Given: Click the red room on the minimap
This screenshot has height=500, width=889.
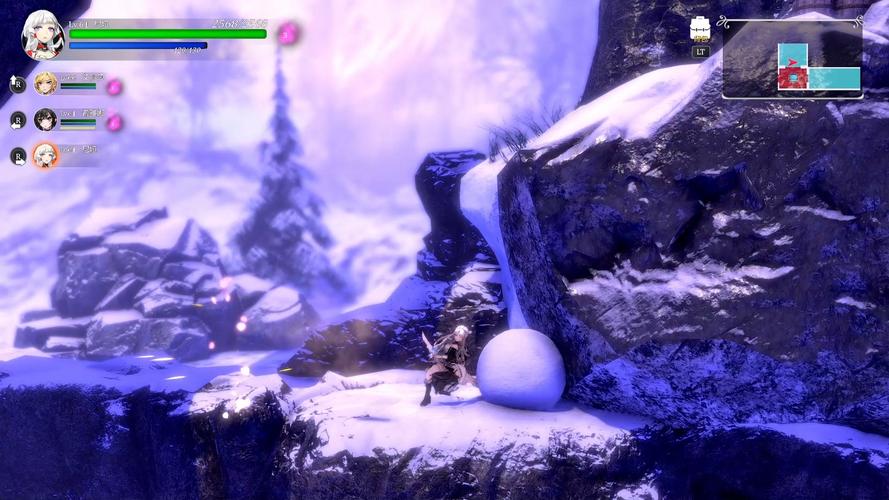Looking at the screenshot, I should coord(792,78).
